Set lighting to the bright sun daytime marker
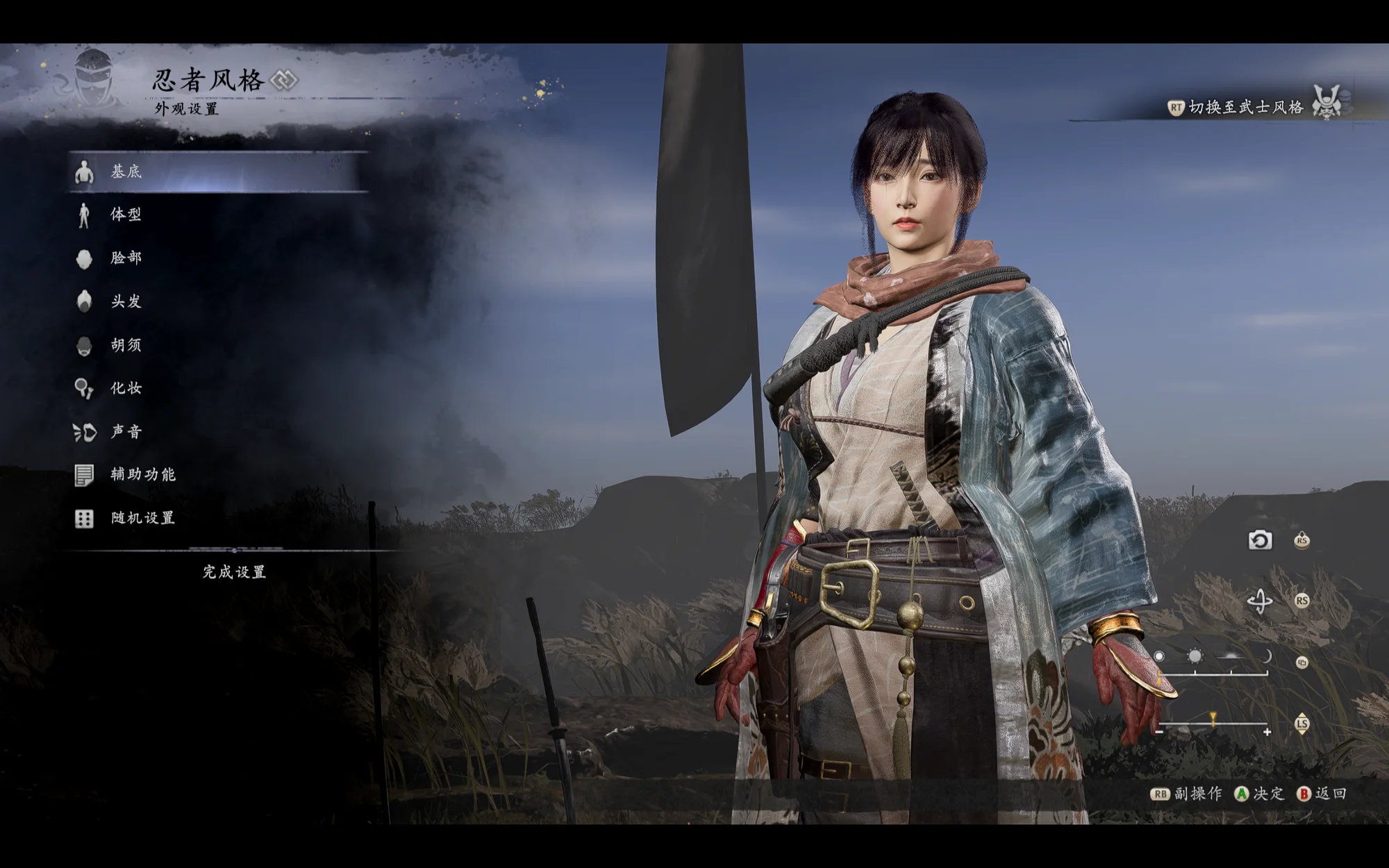 1195,656
